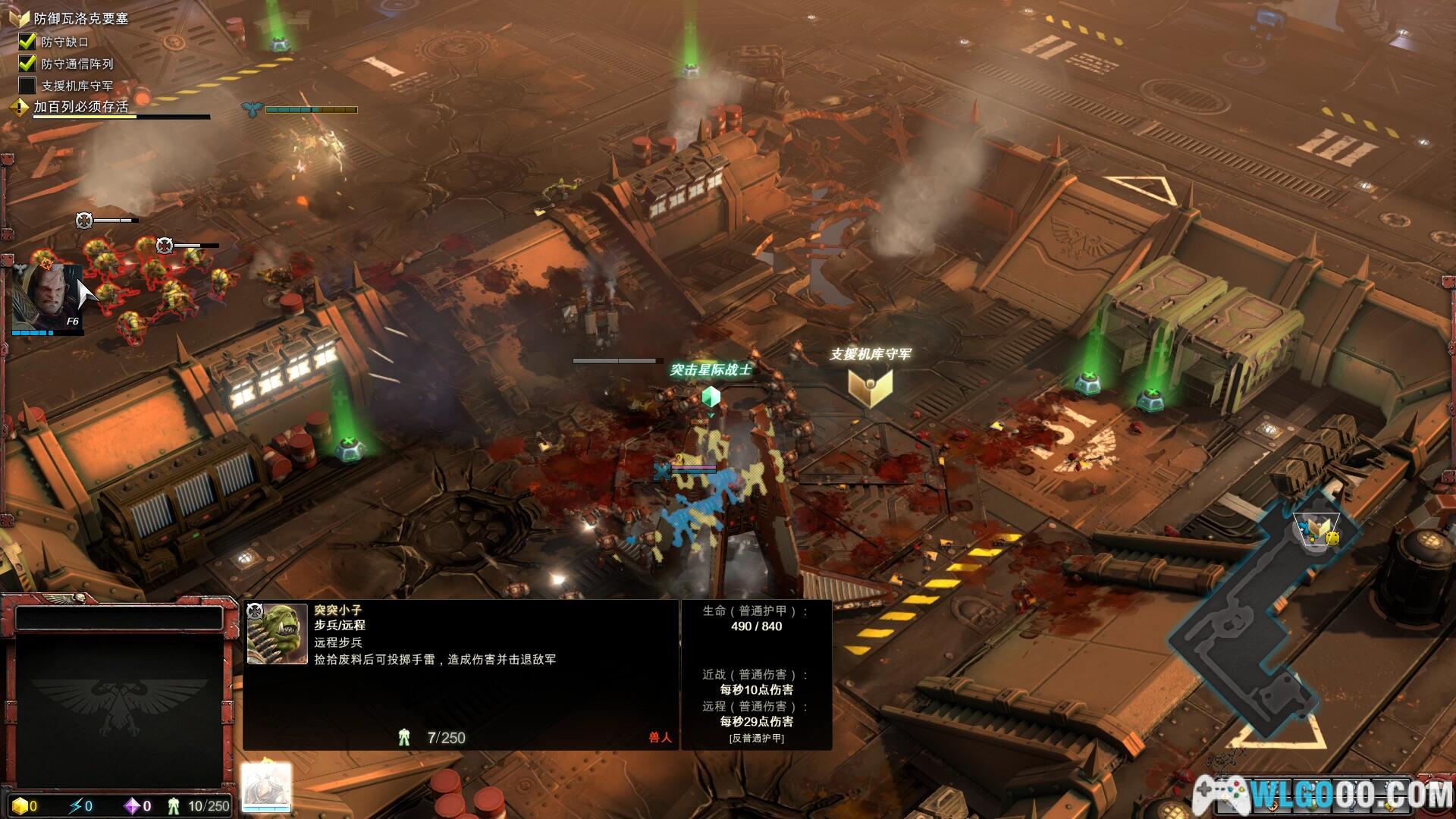Screen dimensions: 1456x819
Task: Select the glowing hero card below unit panel
Action: tap(266, 788)
